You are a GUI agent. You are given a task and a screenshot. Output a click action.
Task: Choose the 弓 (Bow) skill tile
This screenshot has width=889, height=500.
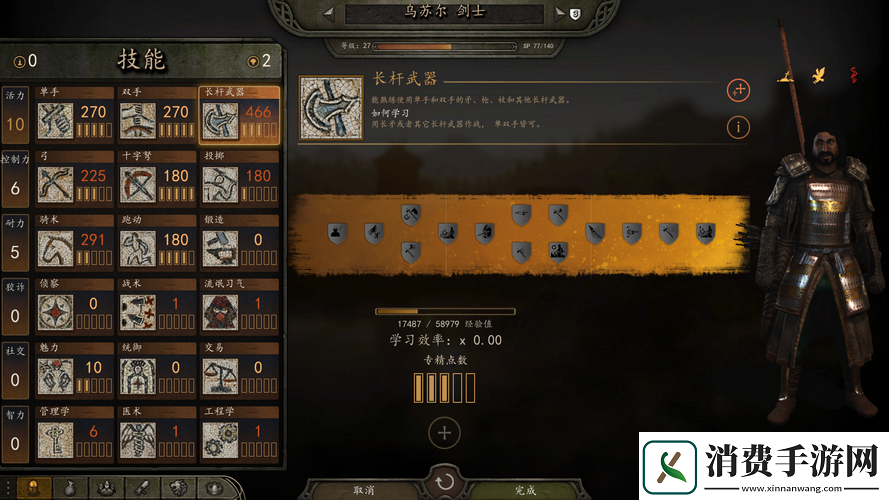[x=56, y=185]
